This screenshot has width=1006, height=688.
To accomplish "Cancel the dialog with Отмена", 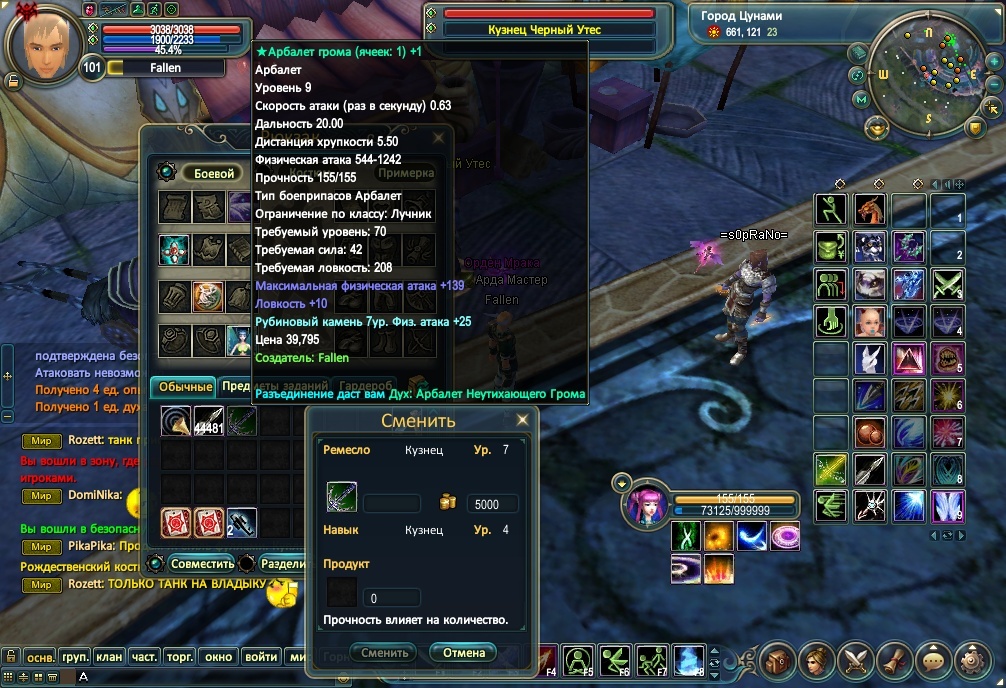I will [x=463, y=653].
